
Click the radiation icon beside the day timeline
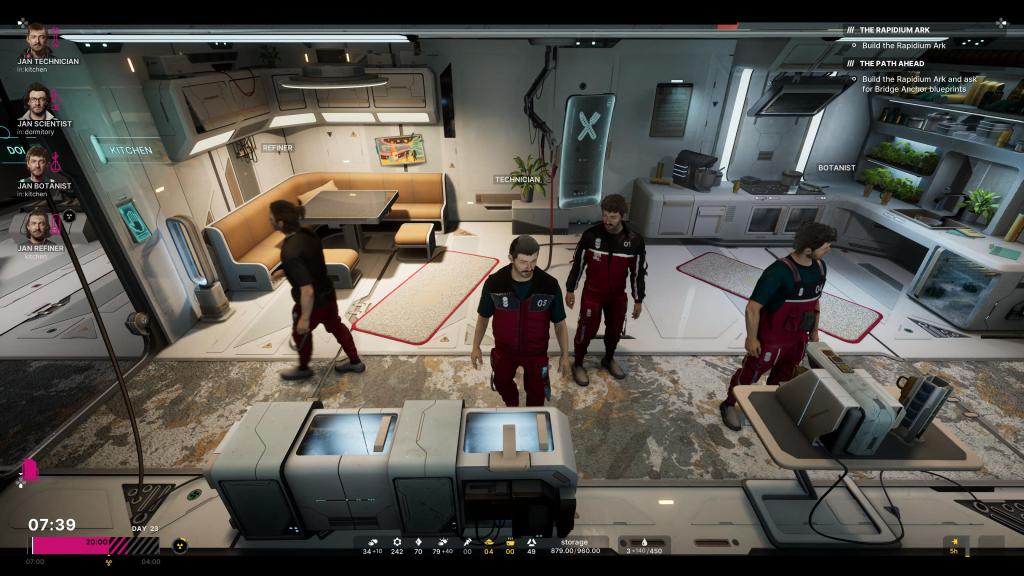click(181, 546)
